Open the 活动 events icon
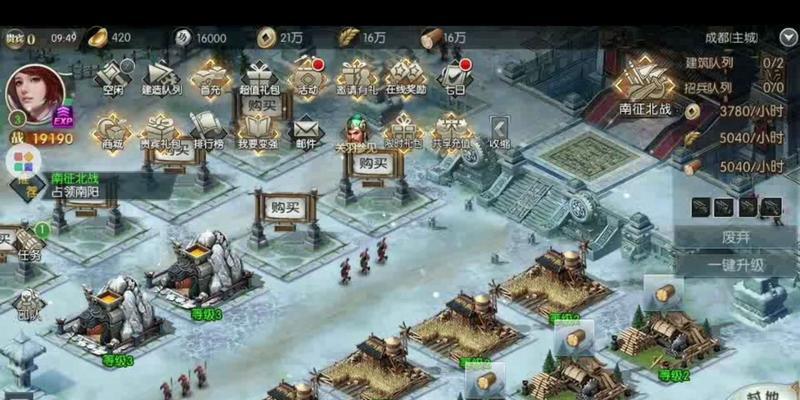The height and width of the screenshot is (400, 800). [308, 74]
